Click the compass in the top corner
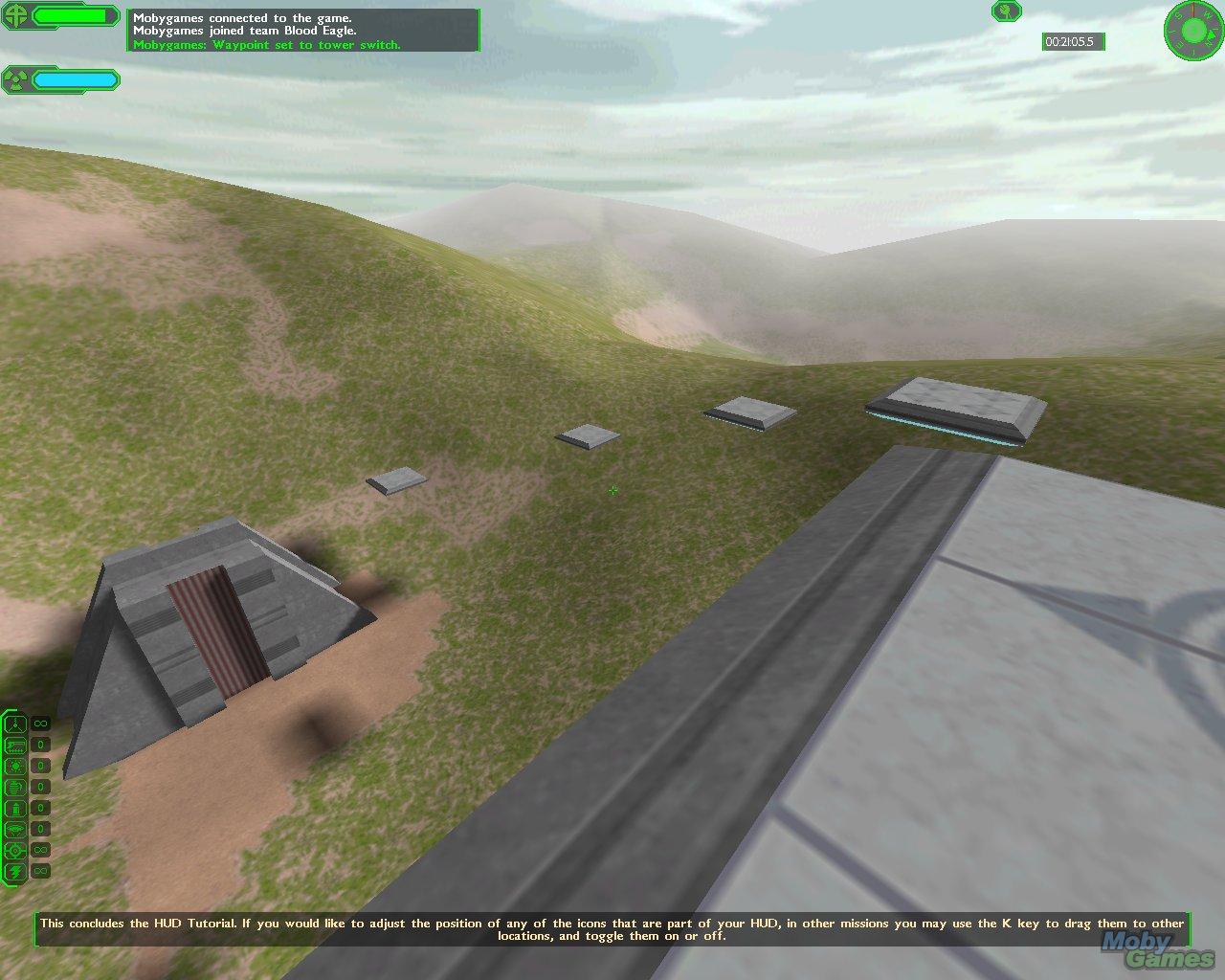 pos(1193,30)
